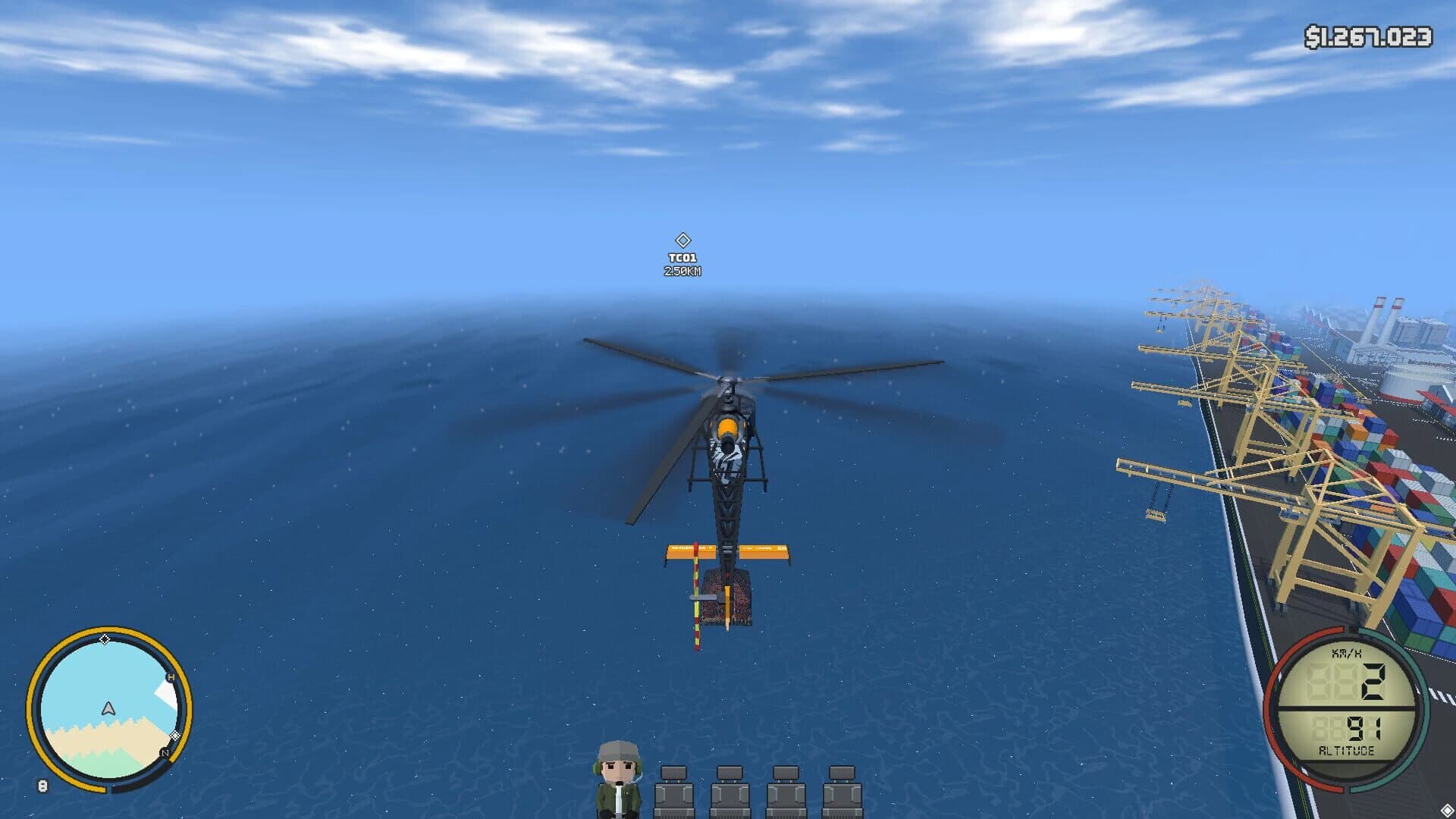
Task: Click the white player arrow in the minimap
Action: (x=108, y=709)
